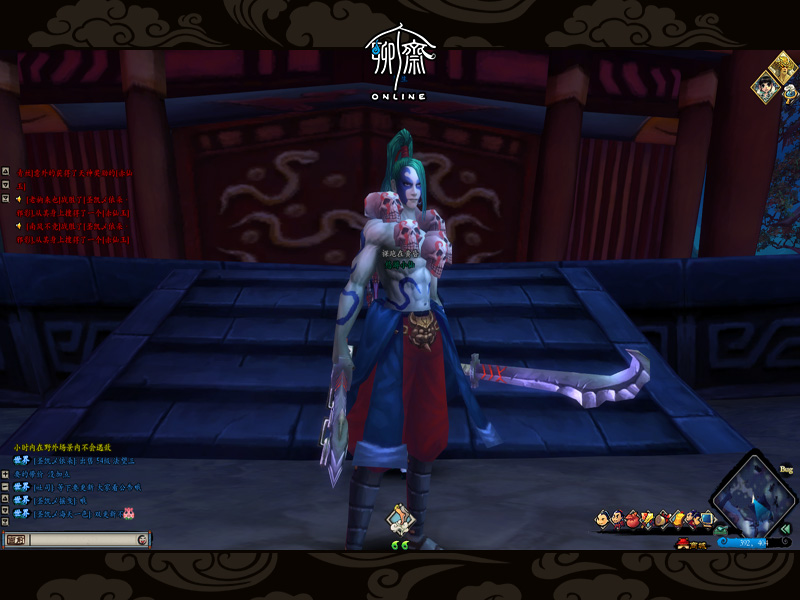800x600 pixels.
Task: Click the Bug report label
Action: pos(786,468)
